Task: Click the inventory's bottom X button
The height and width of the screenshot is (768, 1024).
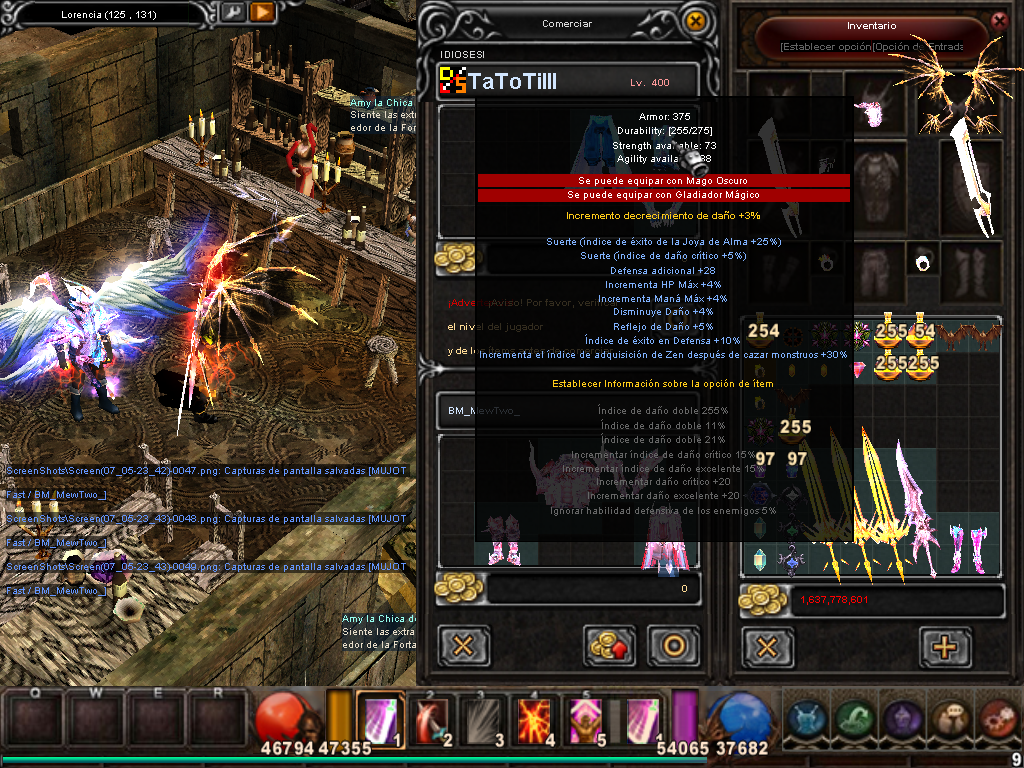Action: [x=767, y=646]
